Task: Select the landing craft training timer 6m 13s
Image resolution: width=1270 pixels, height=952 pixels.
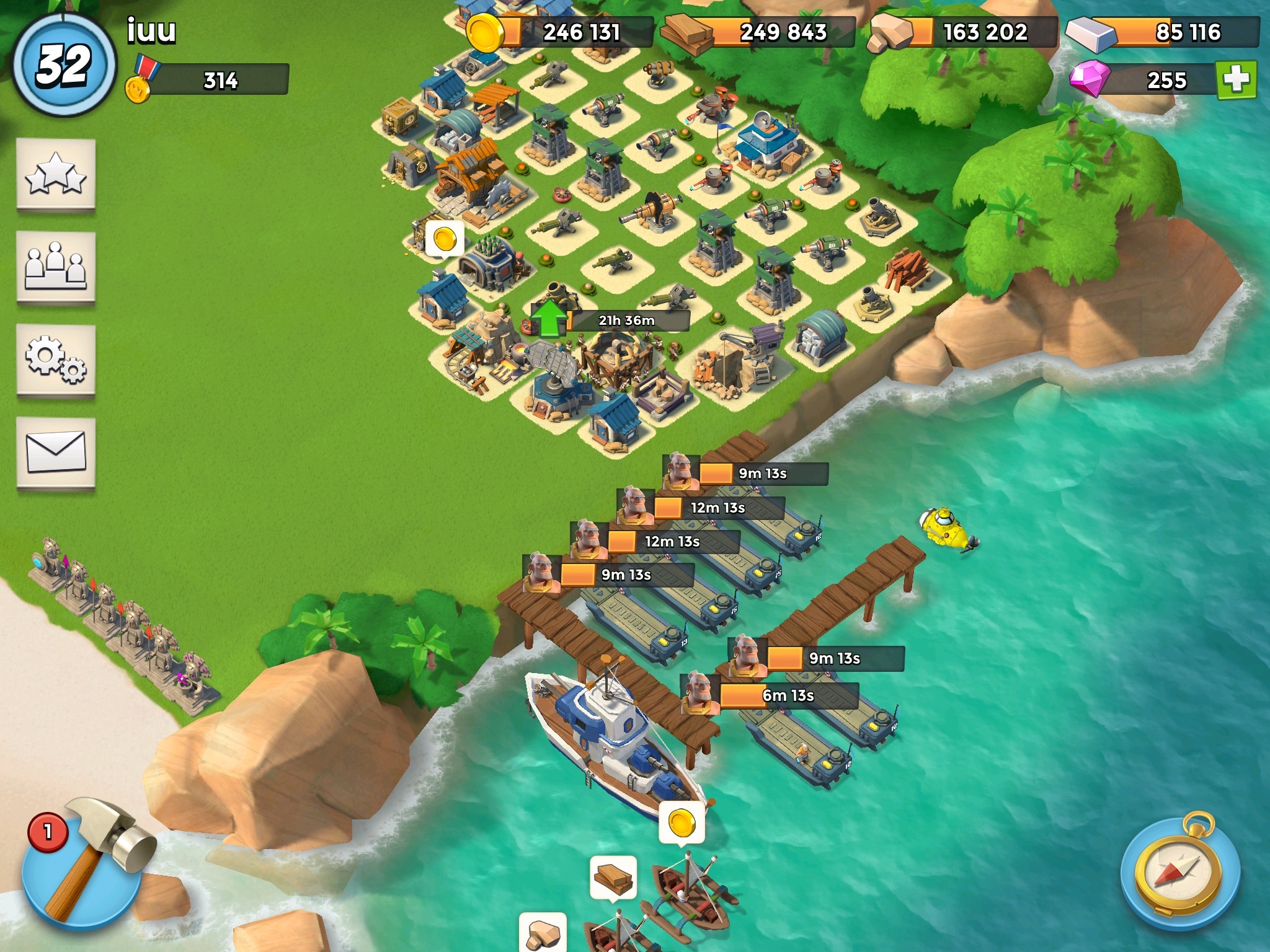Action: [788, 696]
